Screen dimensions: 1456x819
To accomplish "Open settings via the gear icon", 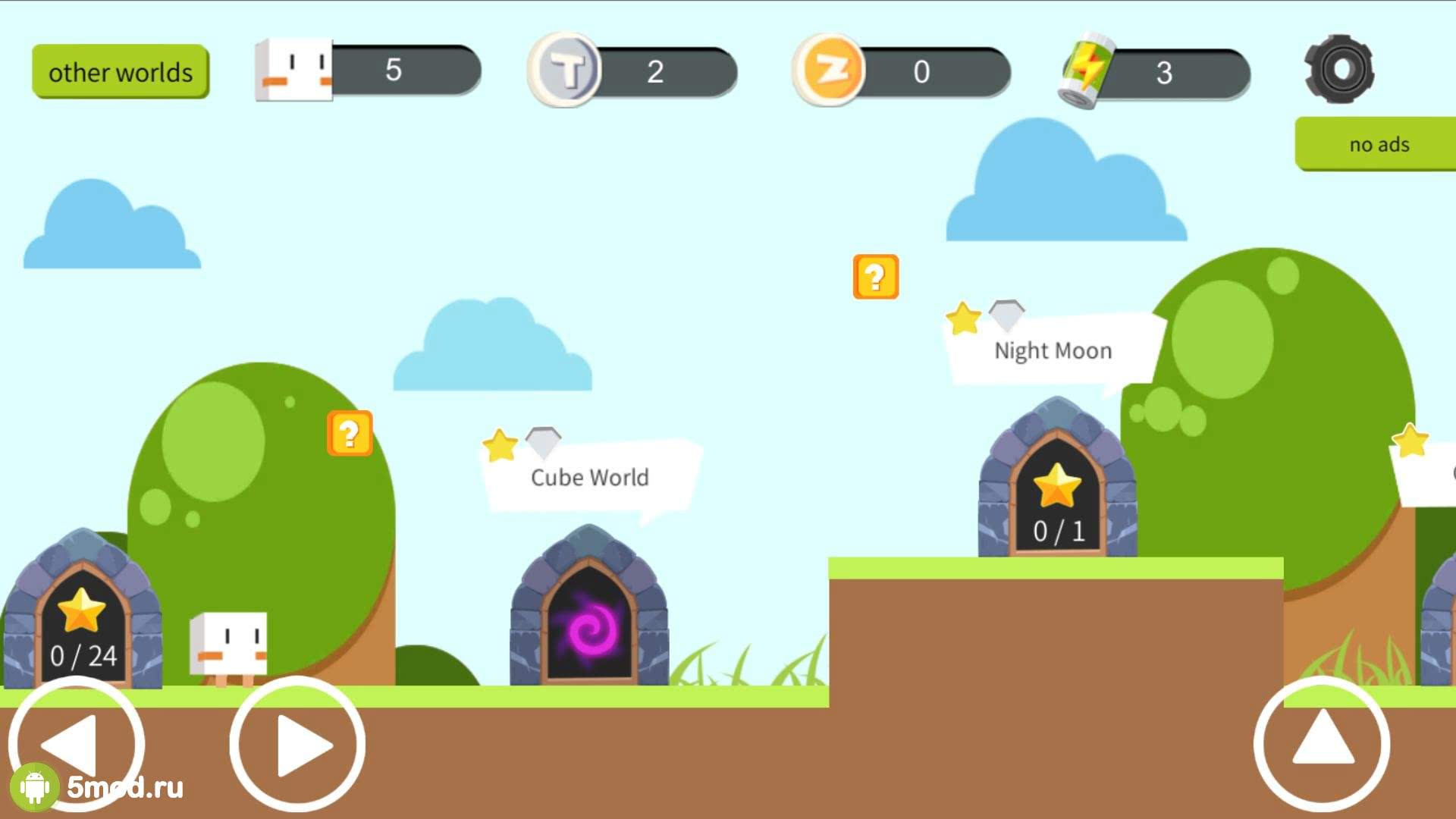I will click(x=1339, y=70).
